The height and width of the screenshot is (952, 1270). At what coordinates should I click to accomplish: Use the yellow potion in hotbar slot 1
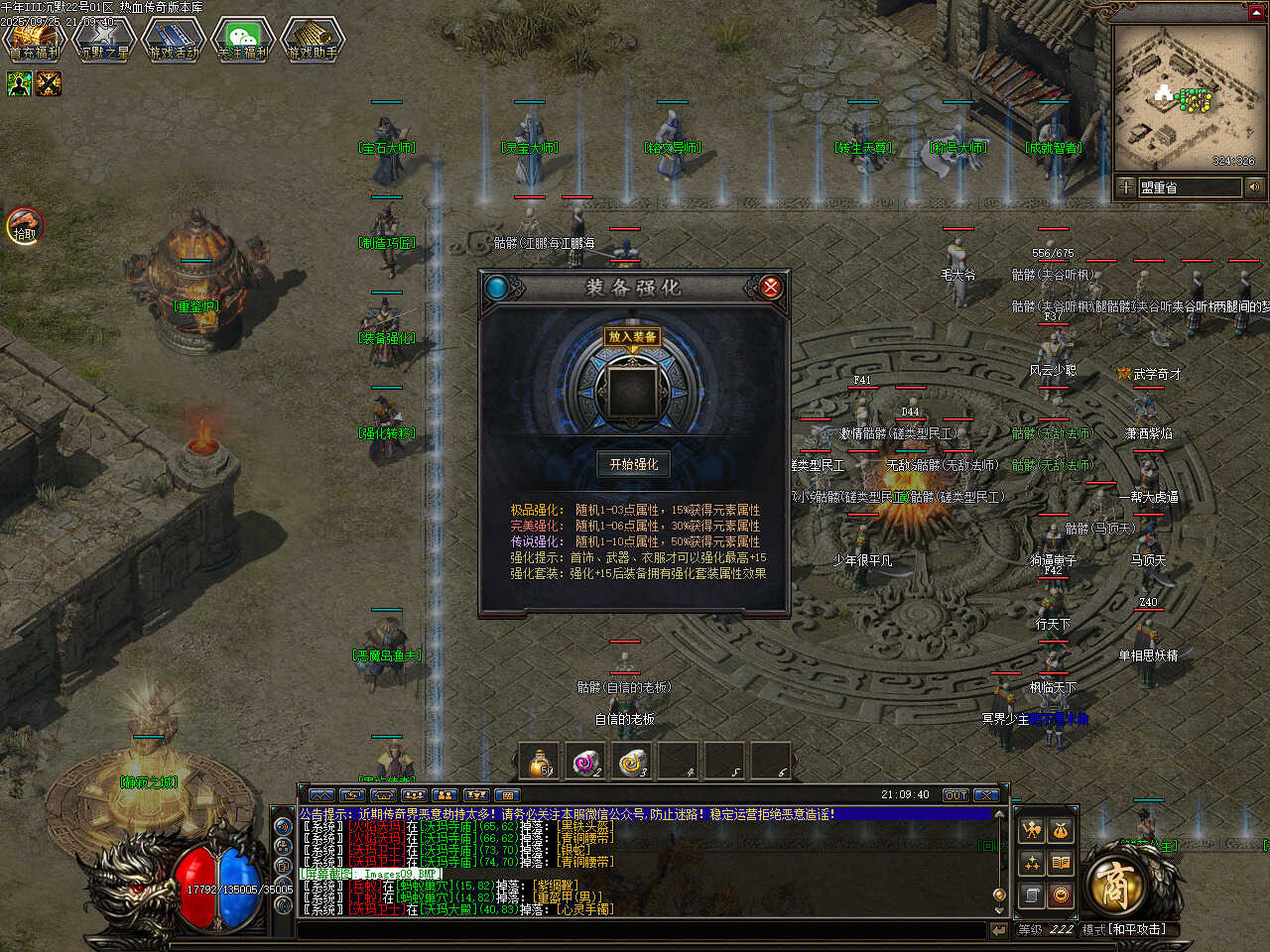(540, 762)
